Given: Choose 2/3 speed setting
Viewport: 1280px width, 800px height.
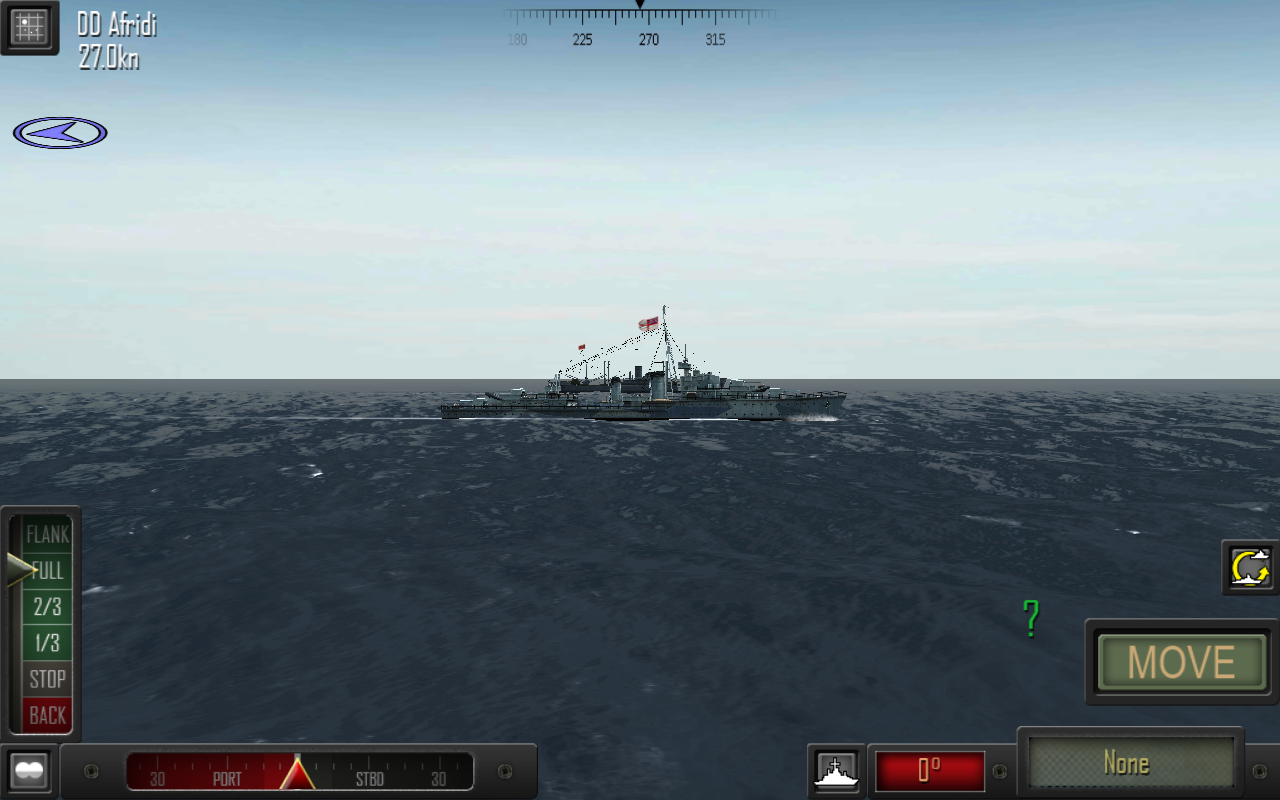Looking at the screenshot, I should pos(47,607).
